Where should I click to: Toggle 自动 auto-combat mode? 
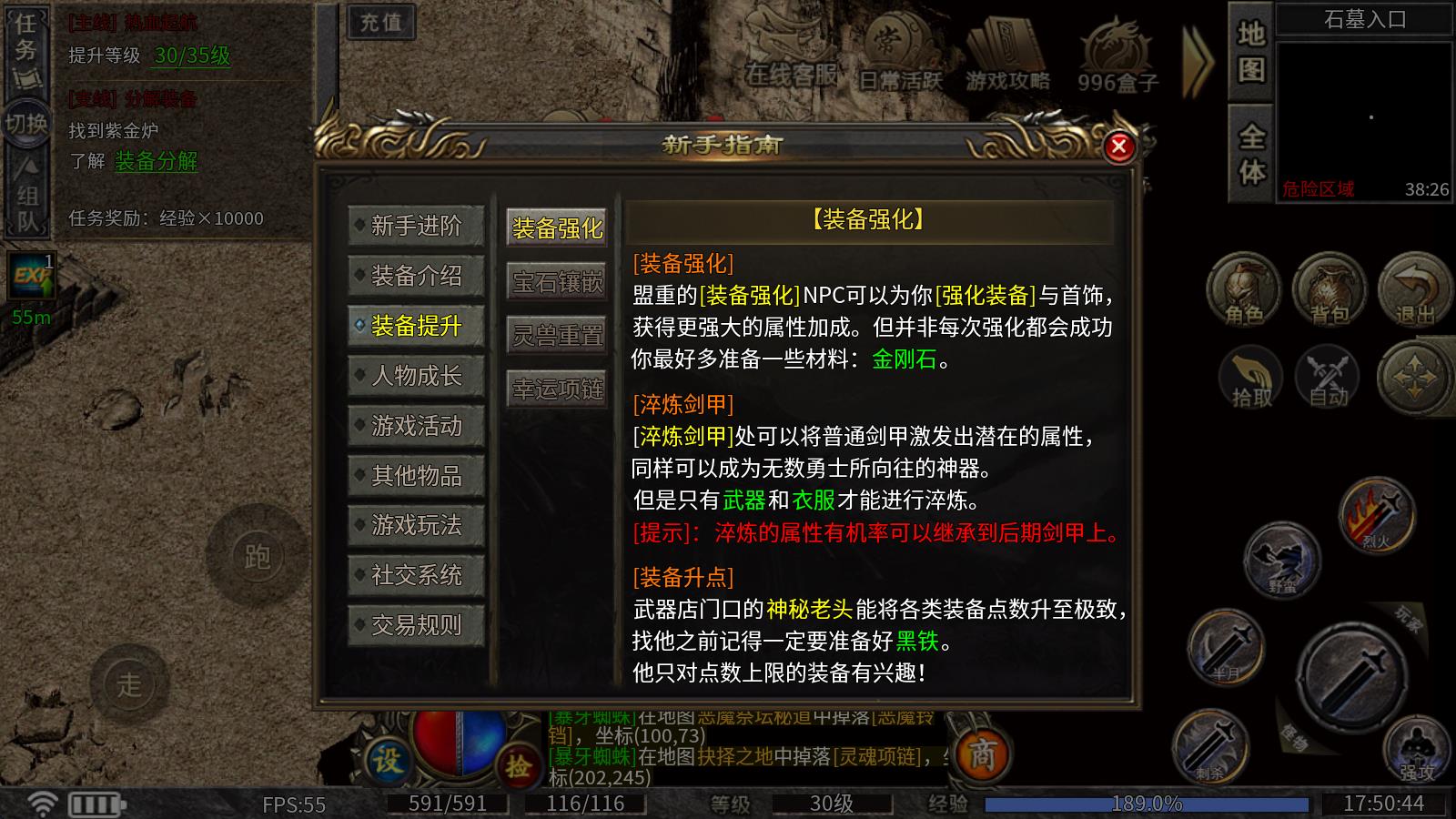[x=1327, y=378]
